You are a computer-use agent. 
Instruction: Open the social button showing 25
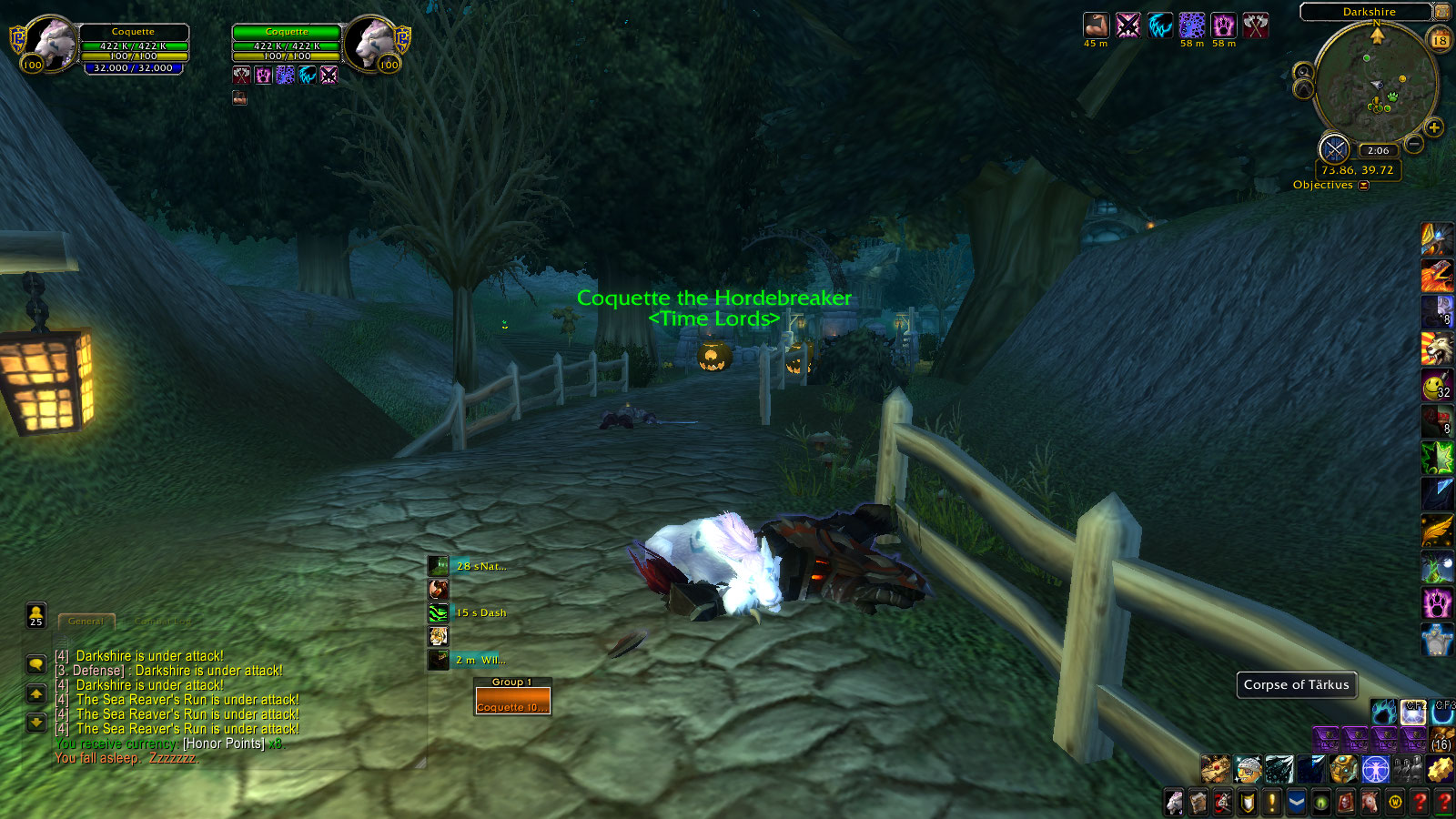point(35,616)
